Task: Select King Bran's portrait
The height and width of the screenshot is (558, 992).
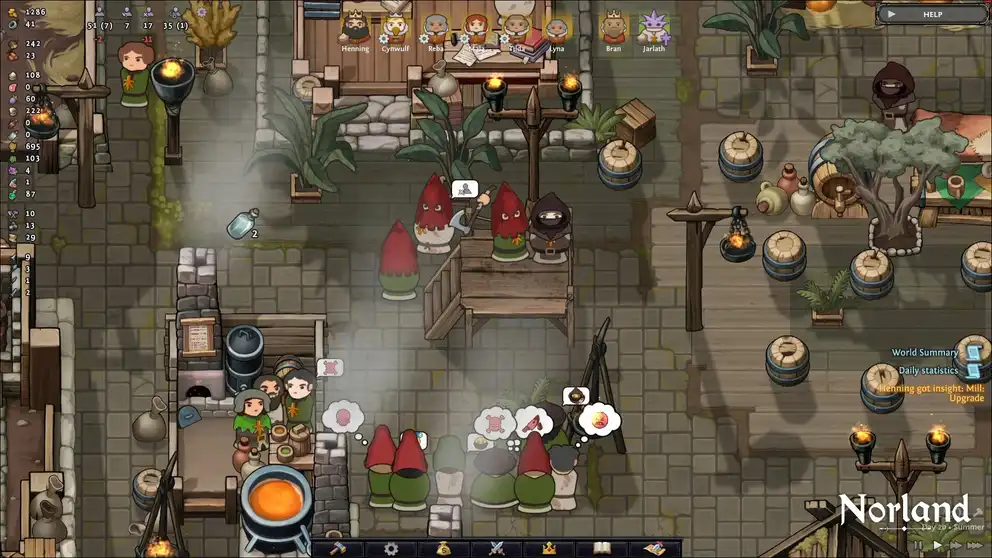Action: (x=613, y=27)
